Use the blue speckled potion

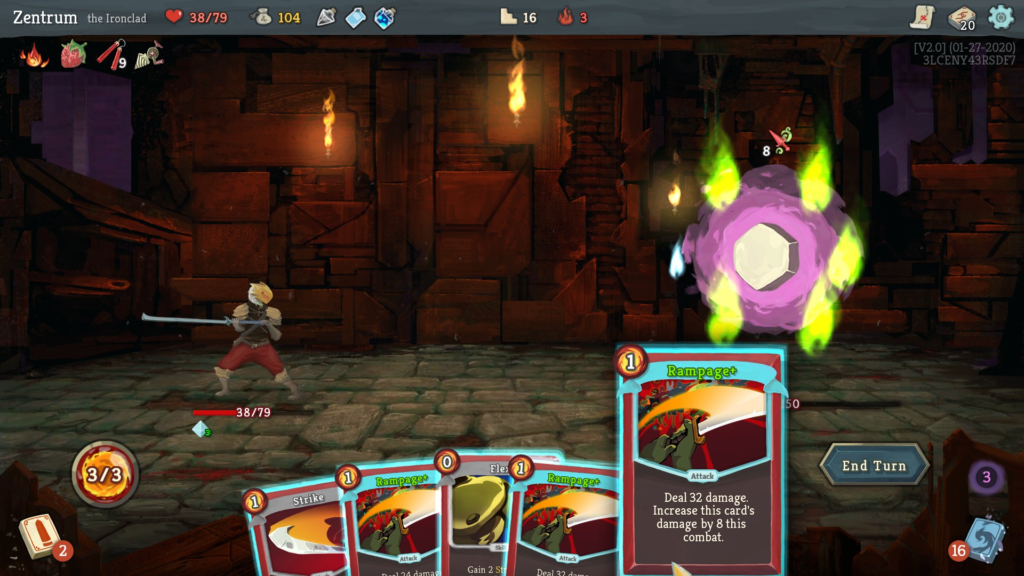pyautogui.click(x=385, y=17)
